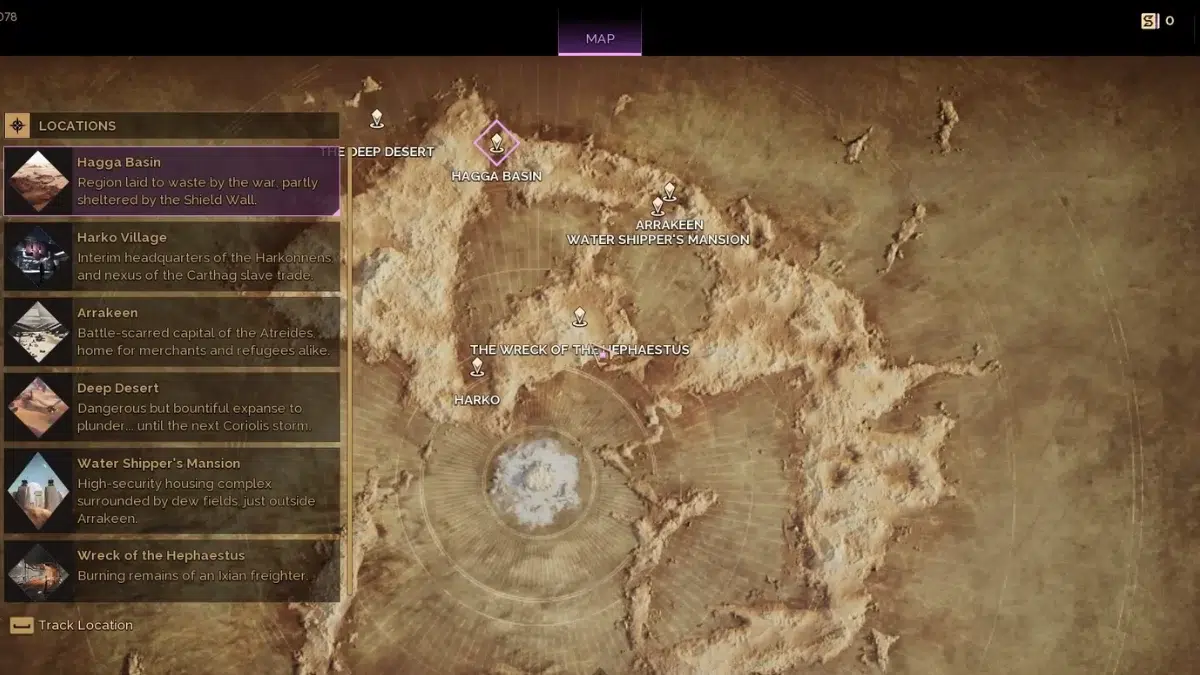The width and height of the screenshot is (1200, 675).
Task: Select the Arrakeen map pin
Action: tap(670, 191)
